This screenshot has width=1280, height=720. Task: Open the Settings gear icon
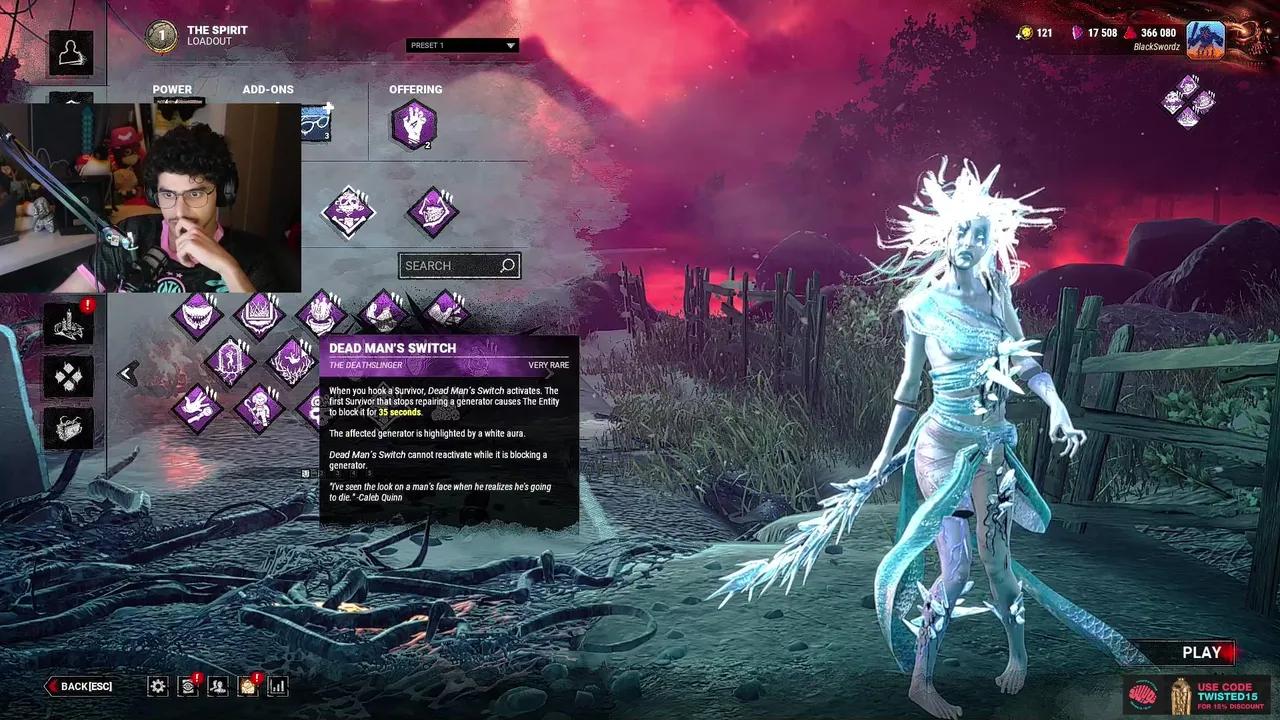tap(158, 686)
